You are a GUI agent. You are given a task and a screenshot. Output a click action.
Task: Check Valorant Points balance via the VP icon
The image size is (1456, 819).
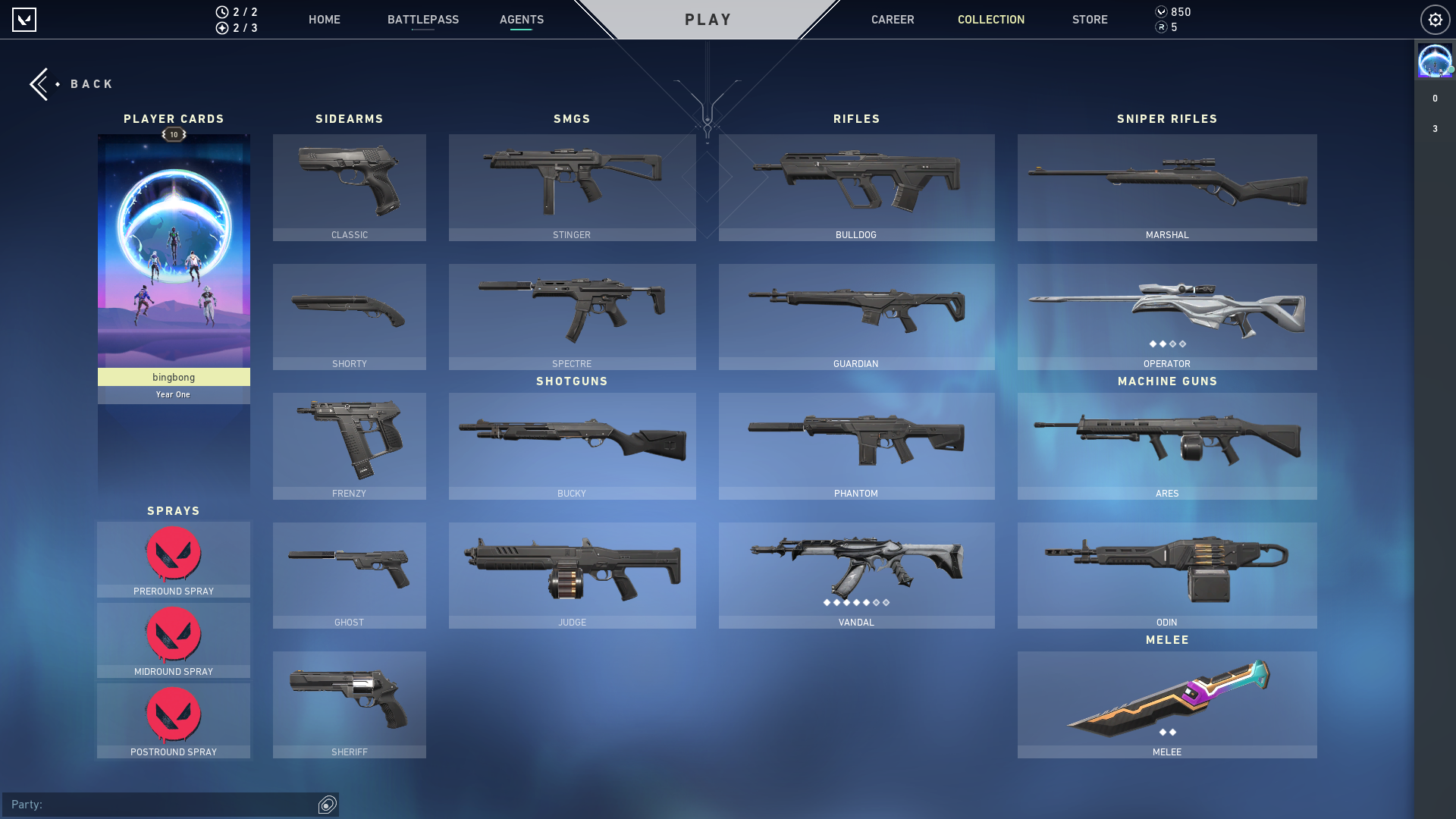(x=1161, y=11)
